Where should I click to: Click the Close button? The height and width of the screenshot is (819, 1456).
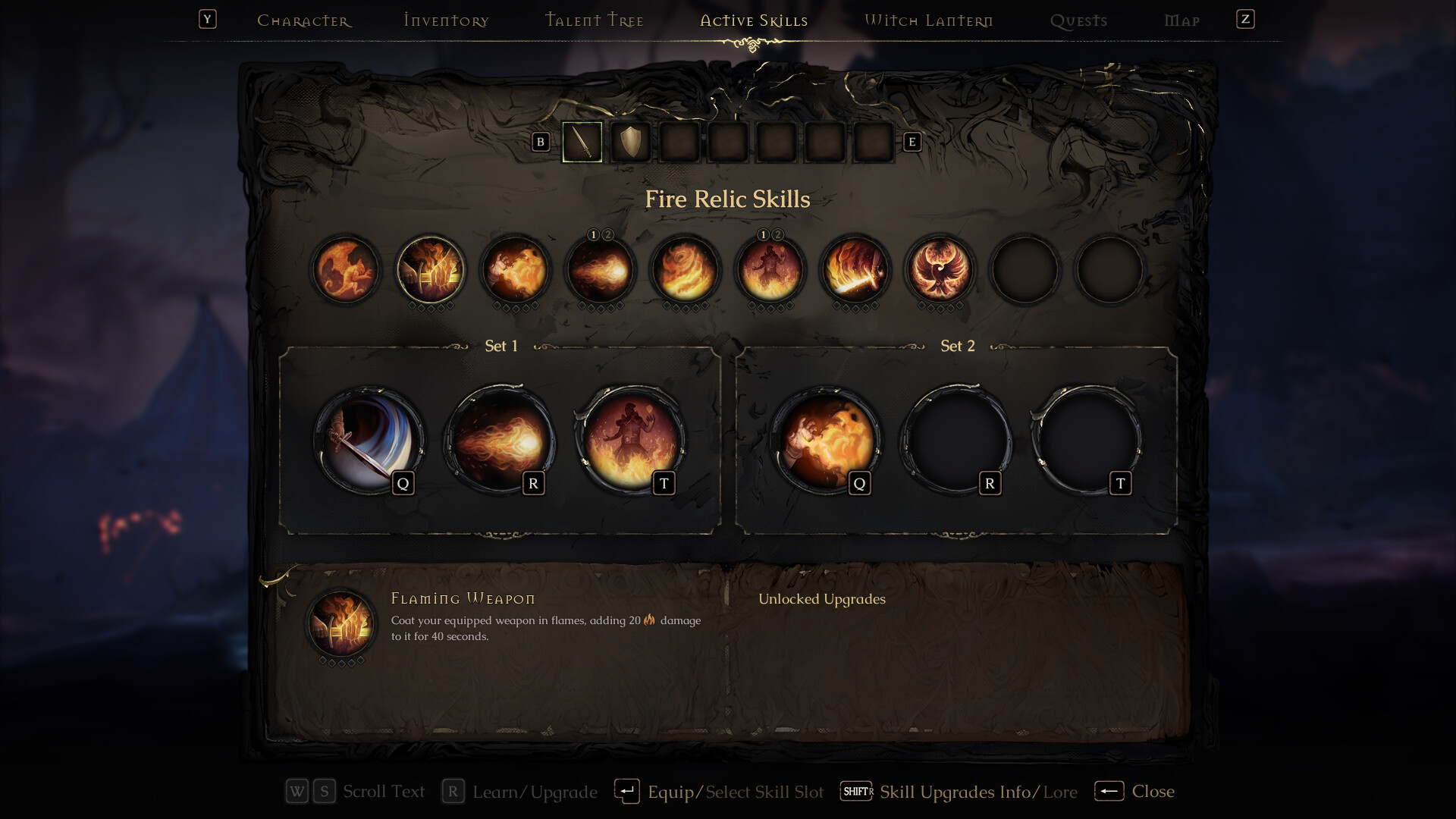point(1135,792)
